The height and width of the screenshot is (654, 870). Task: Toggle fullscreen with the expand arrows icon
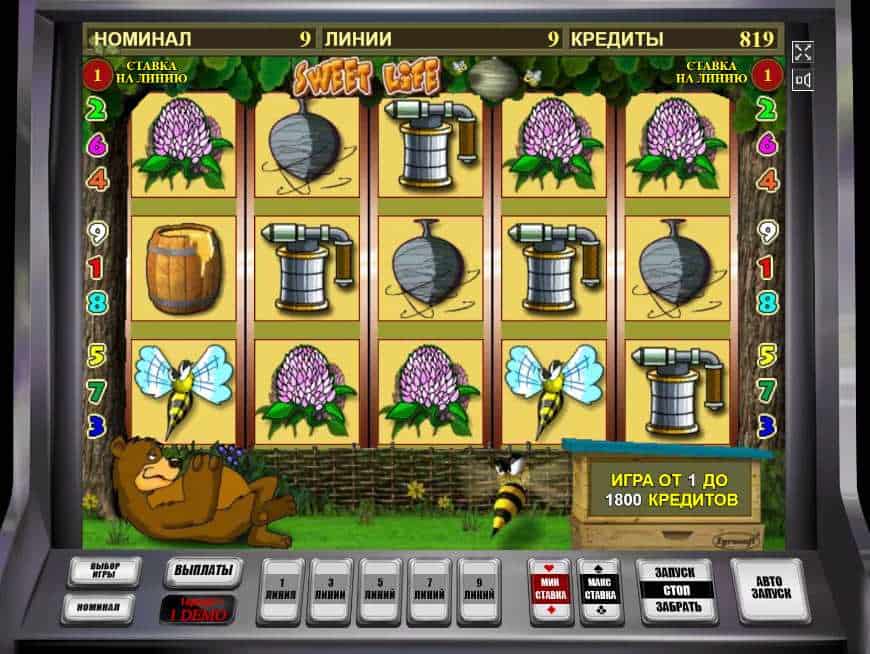802,52
